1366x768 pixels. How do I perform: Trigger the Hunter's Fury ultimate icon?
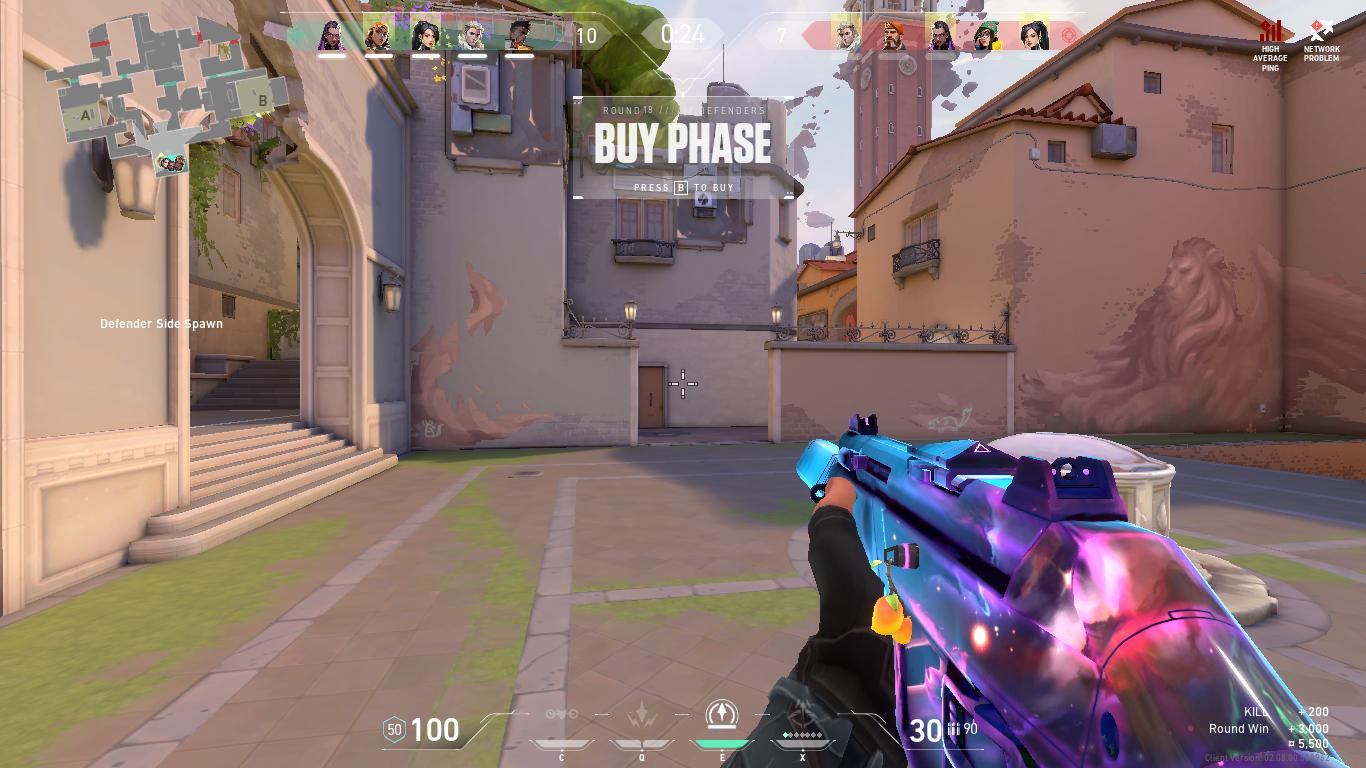tap(802, 722)
